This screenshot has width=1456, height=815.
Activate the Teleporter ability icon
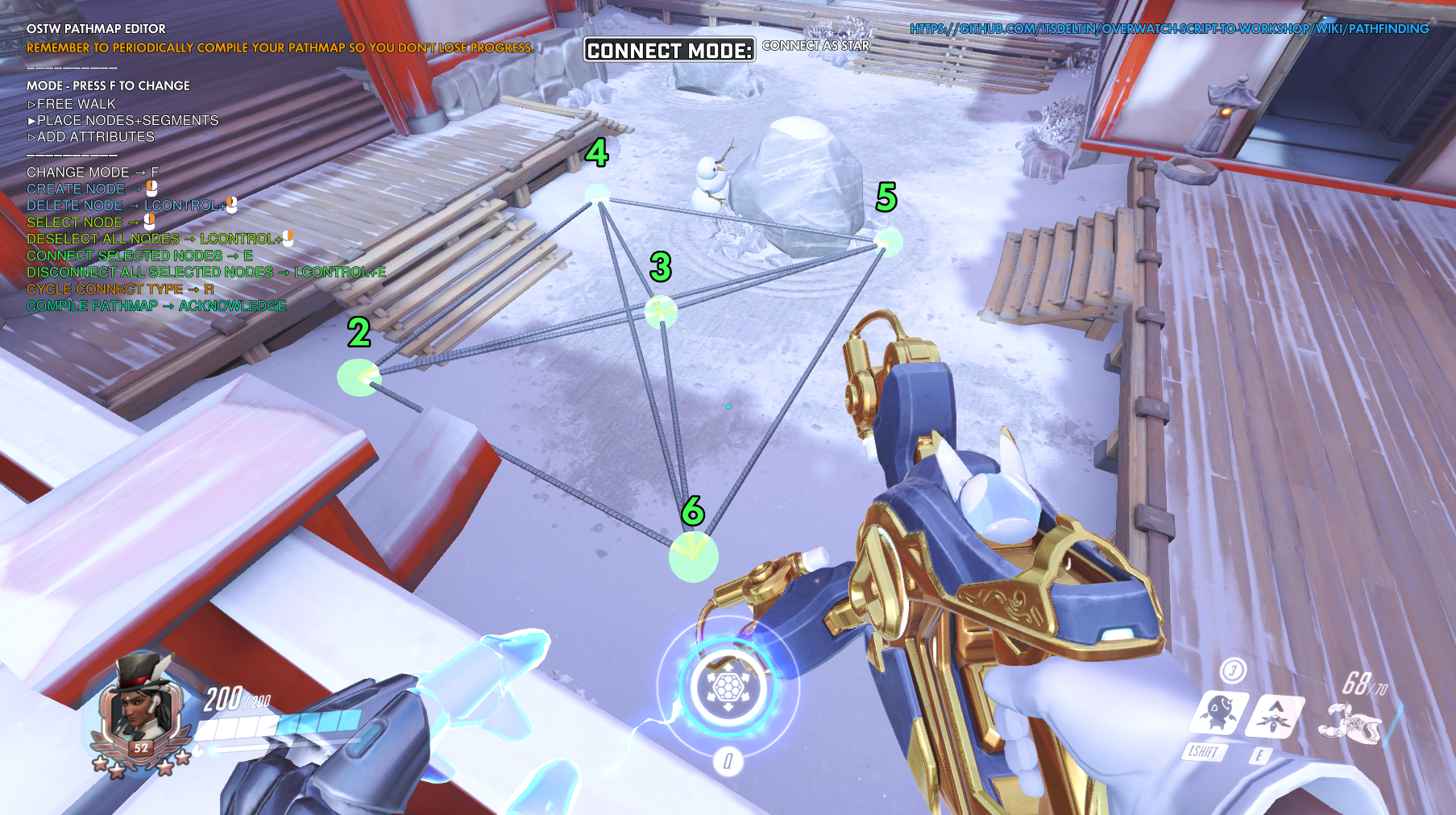(1276, 716)
